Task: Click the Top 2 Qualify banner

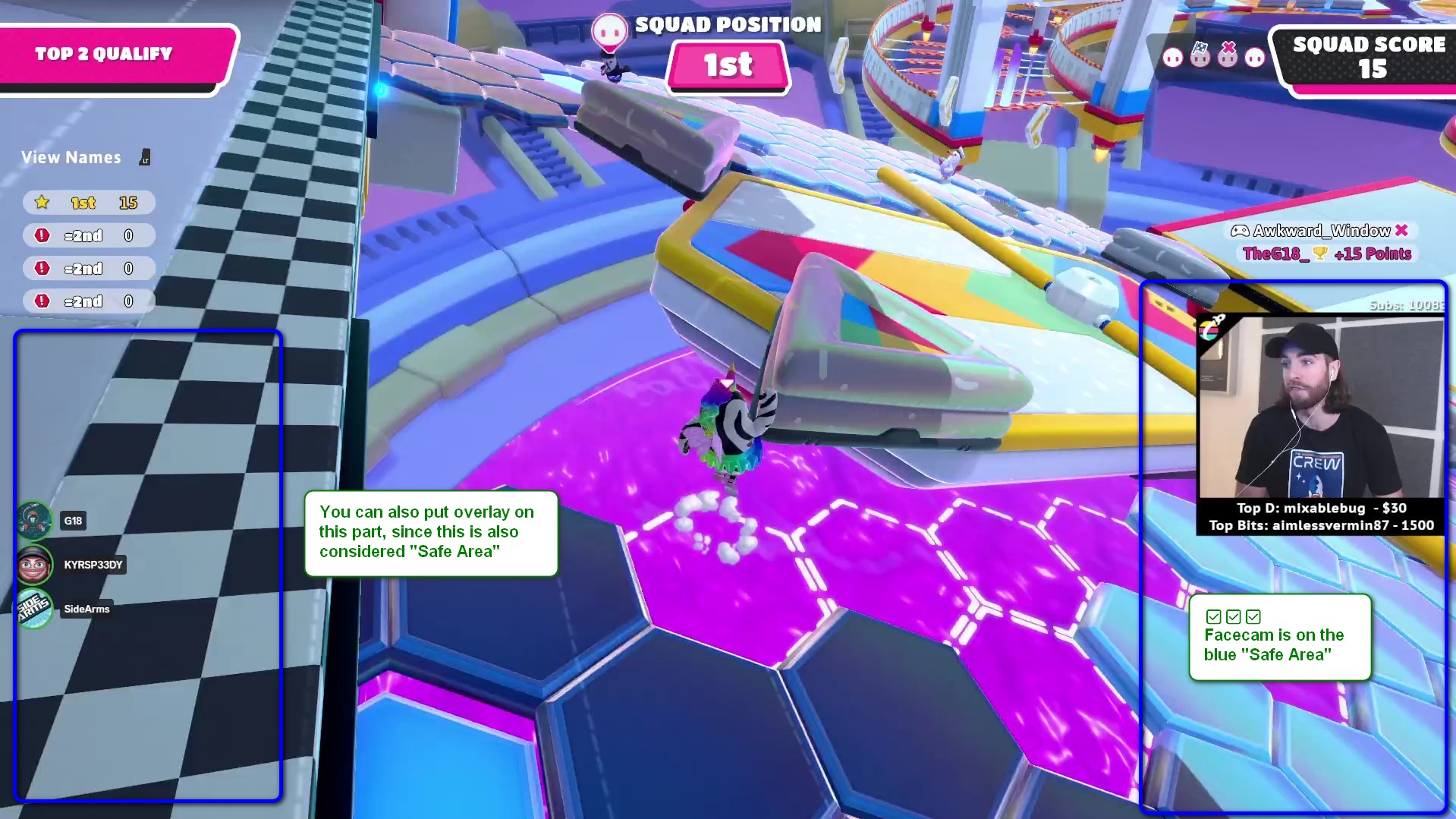Action: 114,55
